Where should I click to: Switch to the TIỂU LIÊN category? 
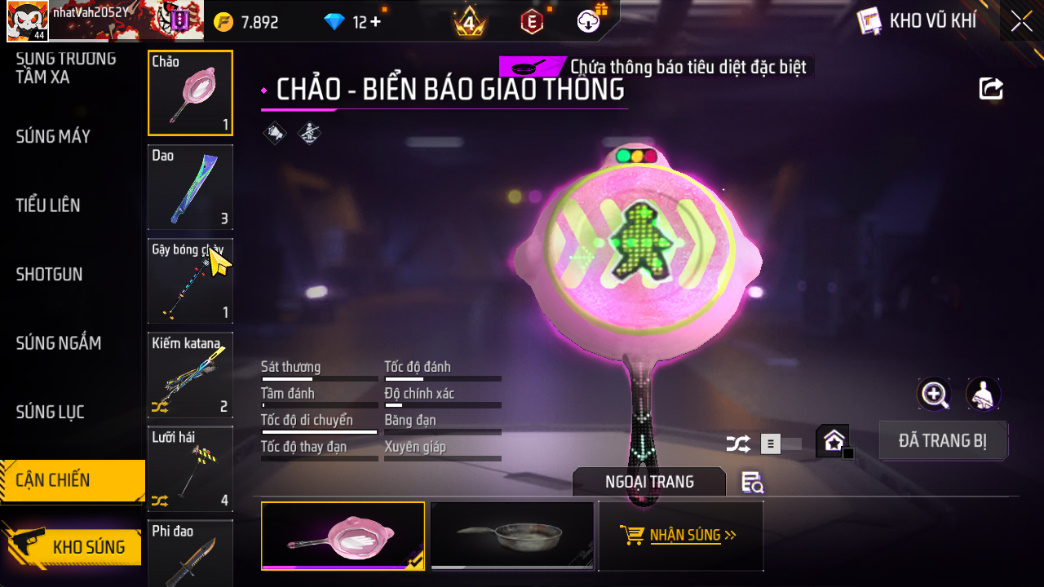click(x=48, y=205)
